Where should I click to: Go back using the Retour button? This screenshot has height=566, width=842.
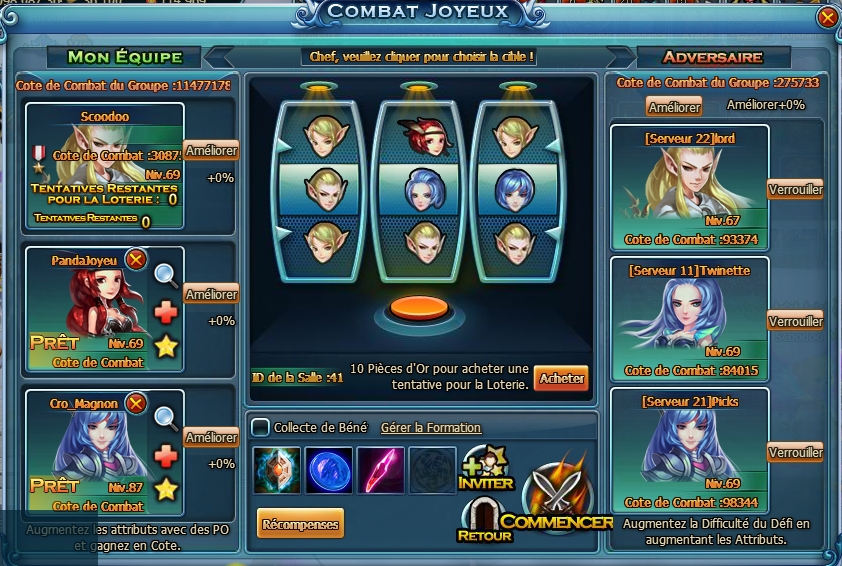(x=484, y=520)
